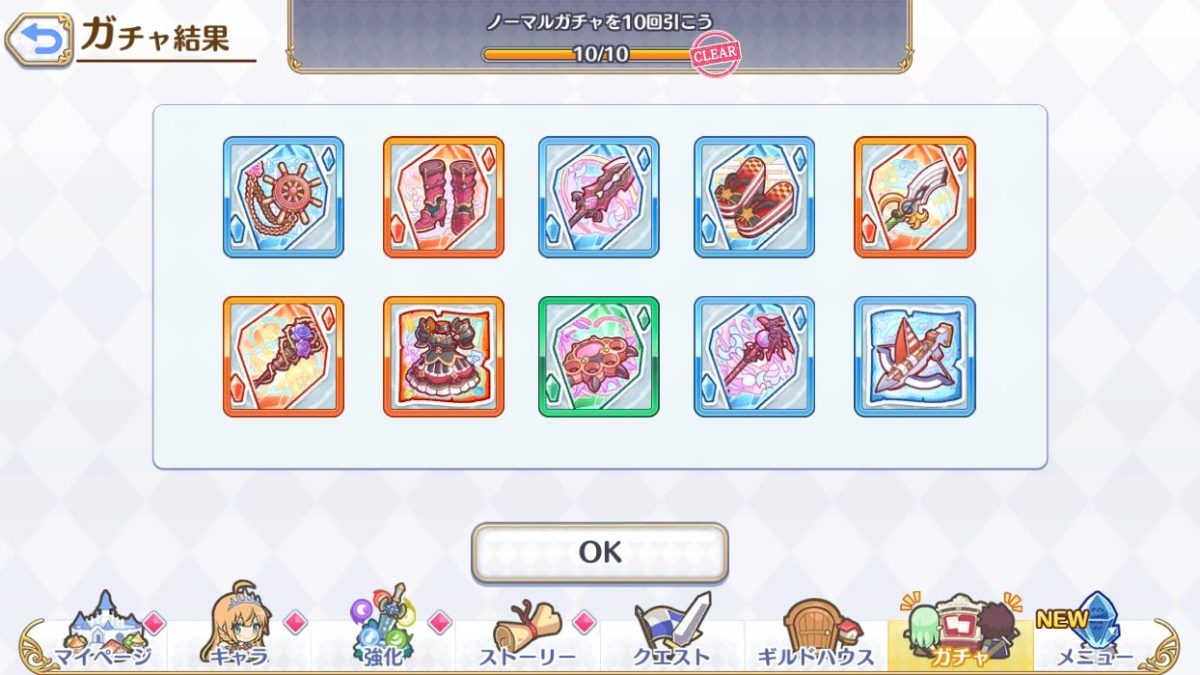
Task: Tap the crimson boots item tile
Action: tap(443, 197)
